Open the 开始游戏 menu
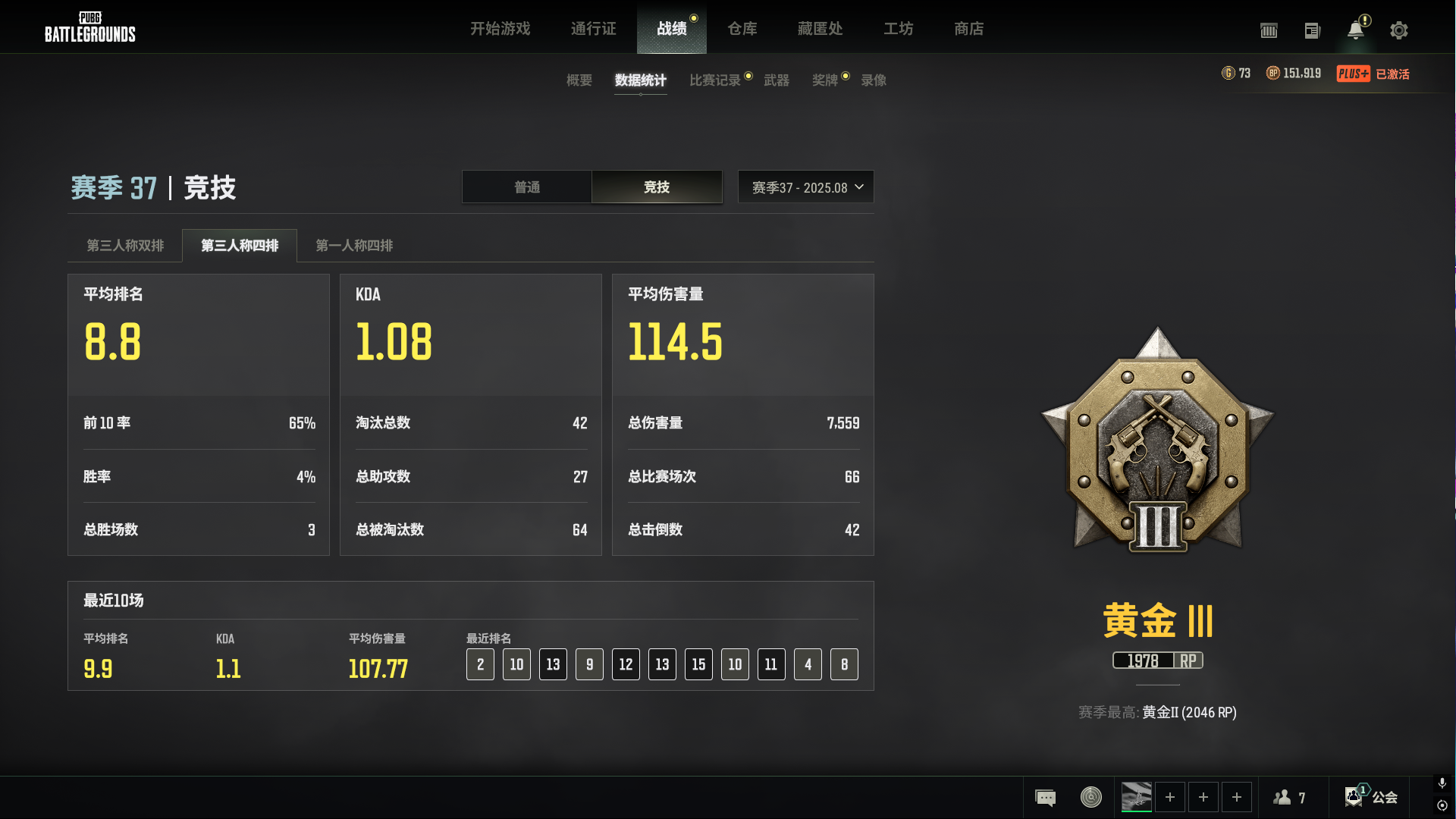Image resolution: width=1456 pixels, height=819 pixels. pyautogui.click(x=500, y=29)
